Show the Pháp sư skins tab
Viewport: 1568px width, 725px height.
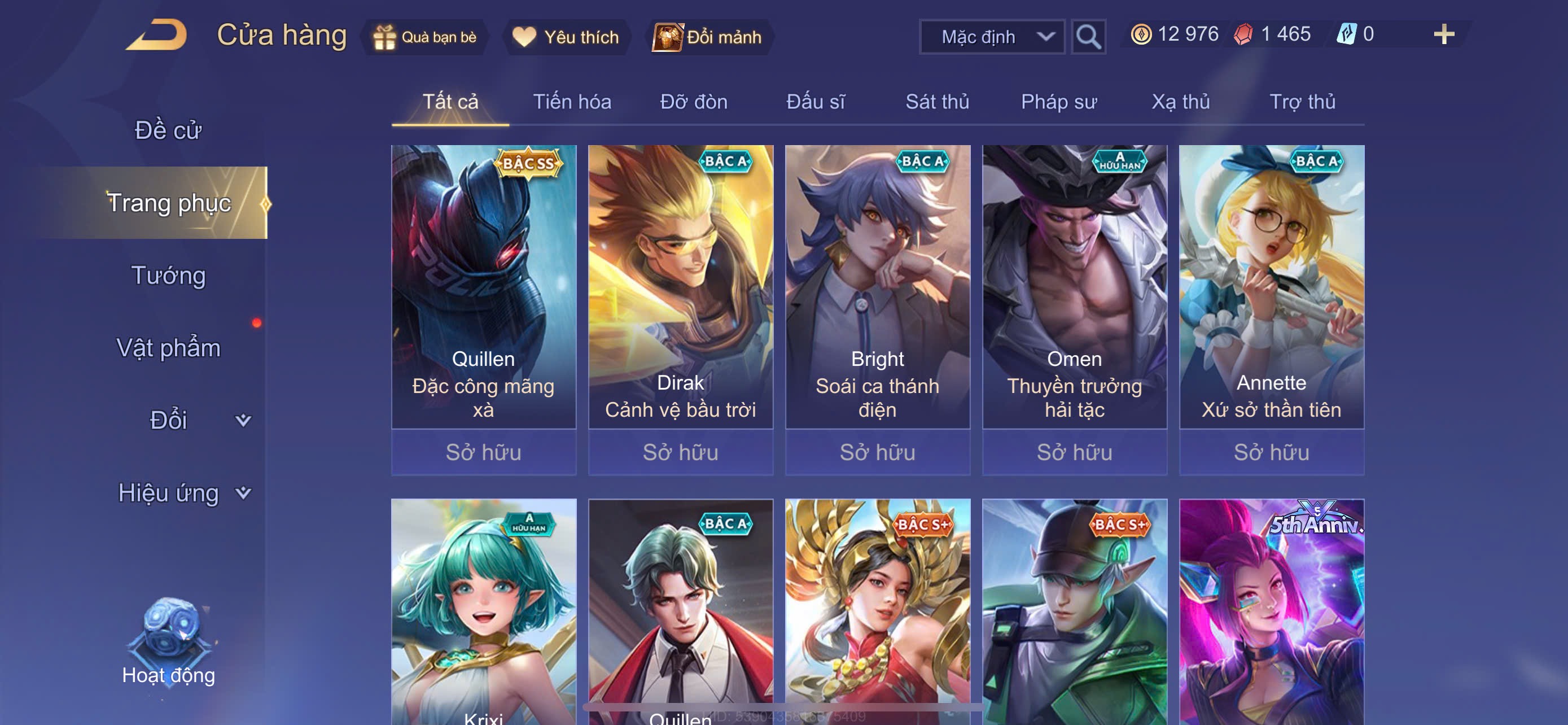point(1058,102)
